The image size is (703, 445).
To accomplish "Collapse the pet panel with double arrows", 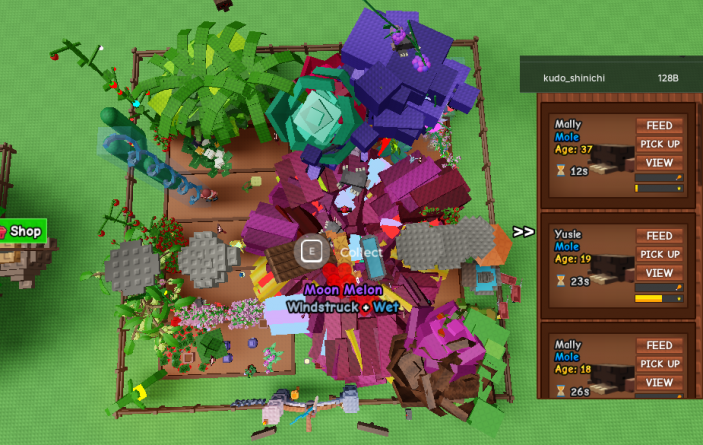I will coord(523,232).
